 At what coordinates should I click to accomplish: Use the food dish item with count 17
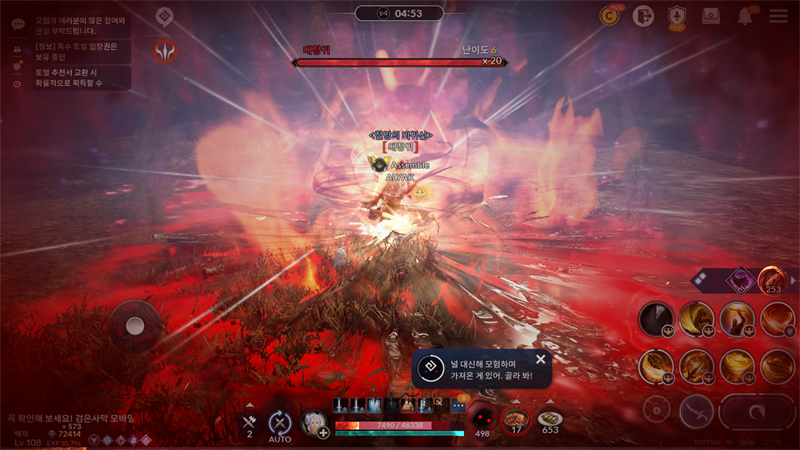point(516,418)
